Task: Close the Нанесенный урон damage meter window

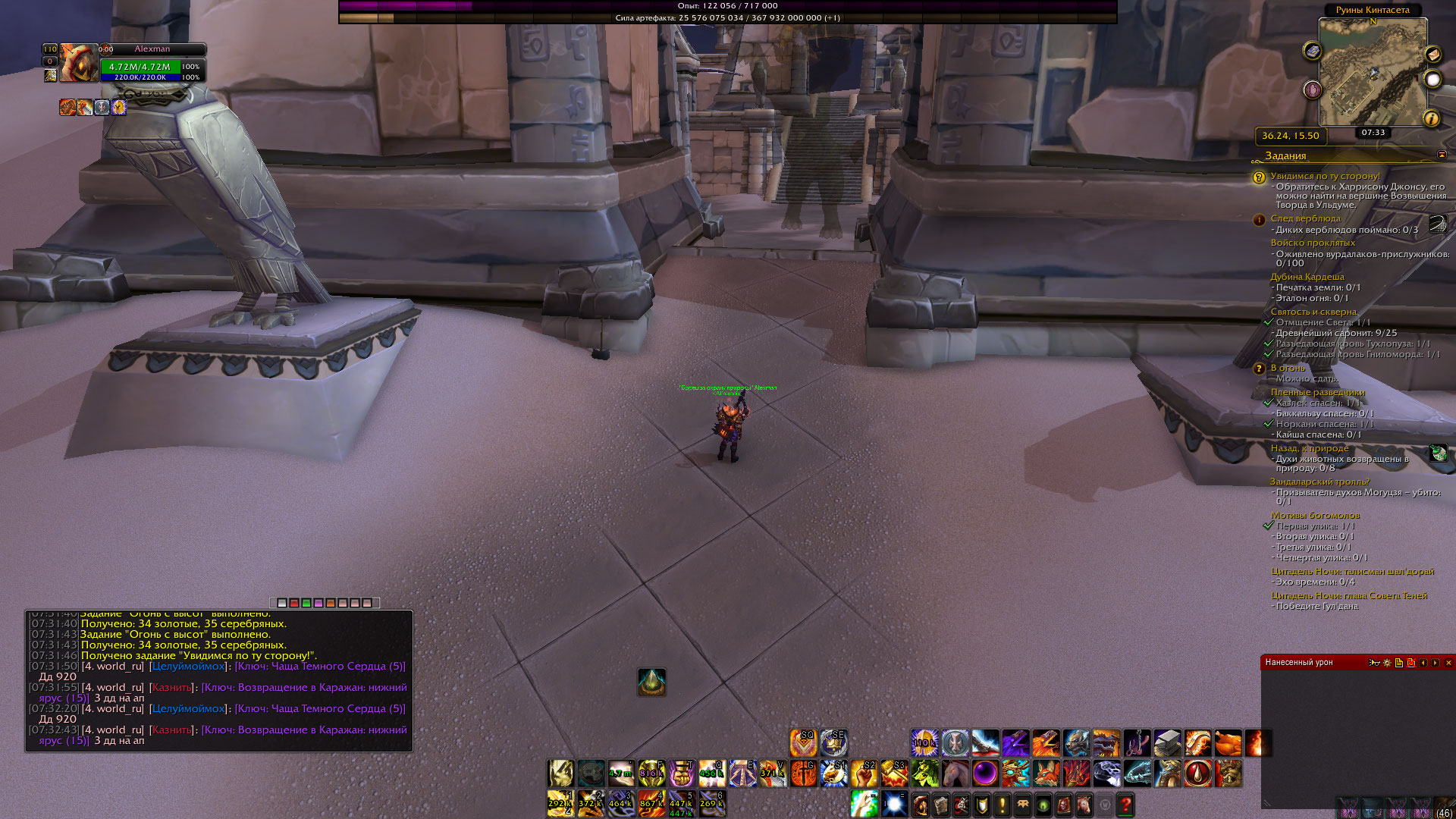Action: 1448,663
